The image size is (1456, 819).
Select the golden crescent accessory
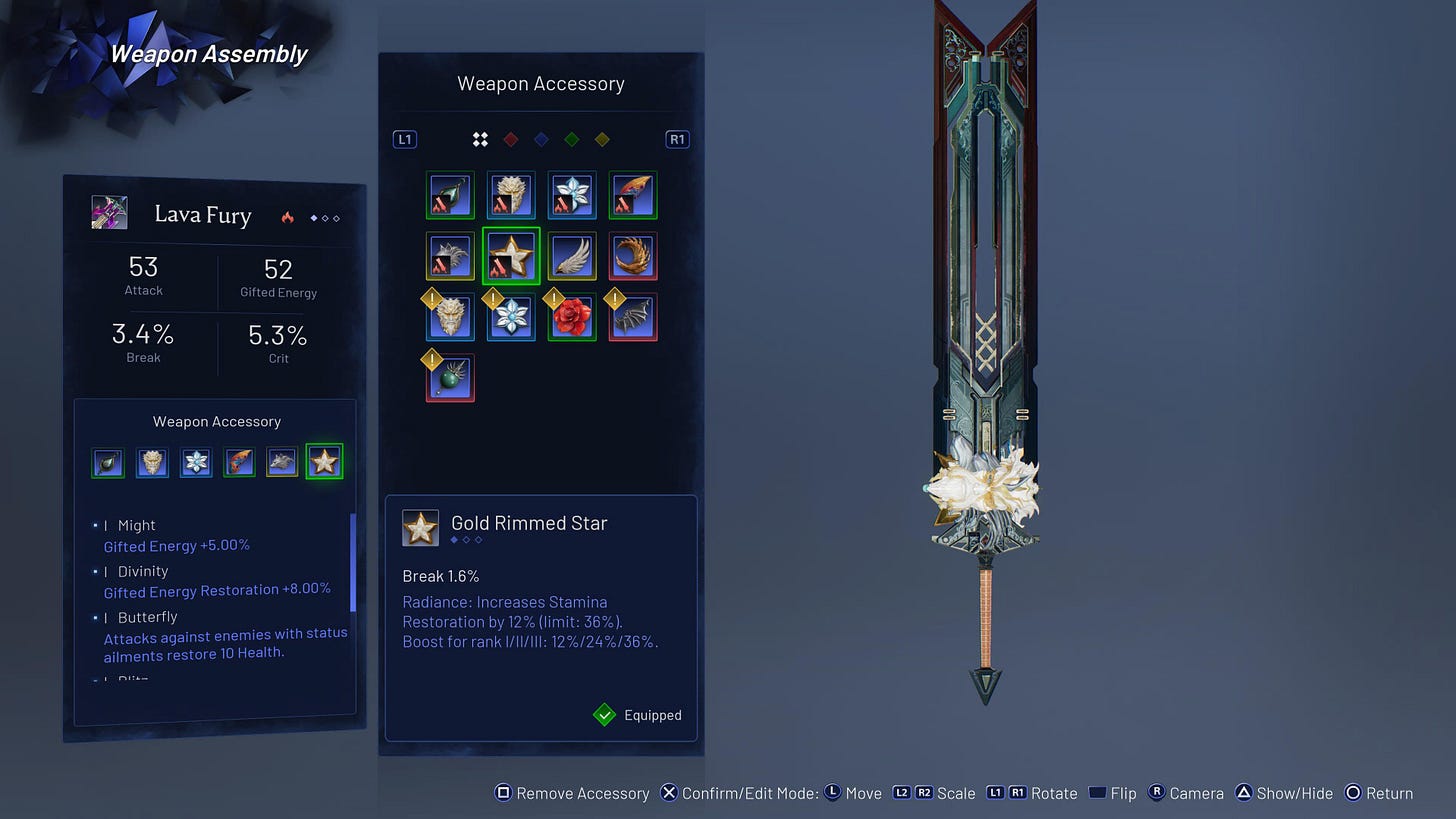[633, 256]
